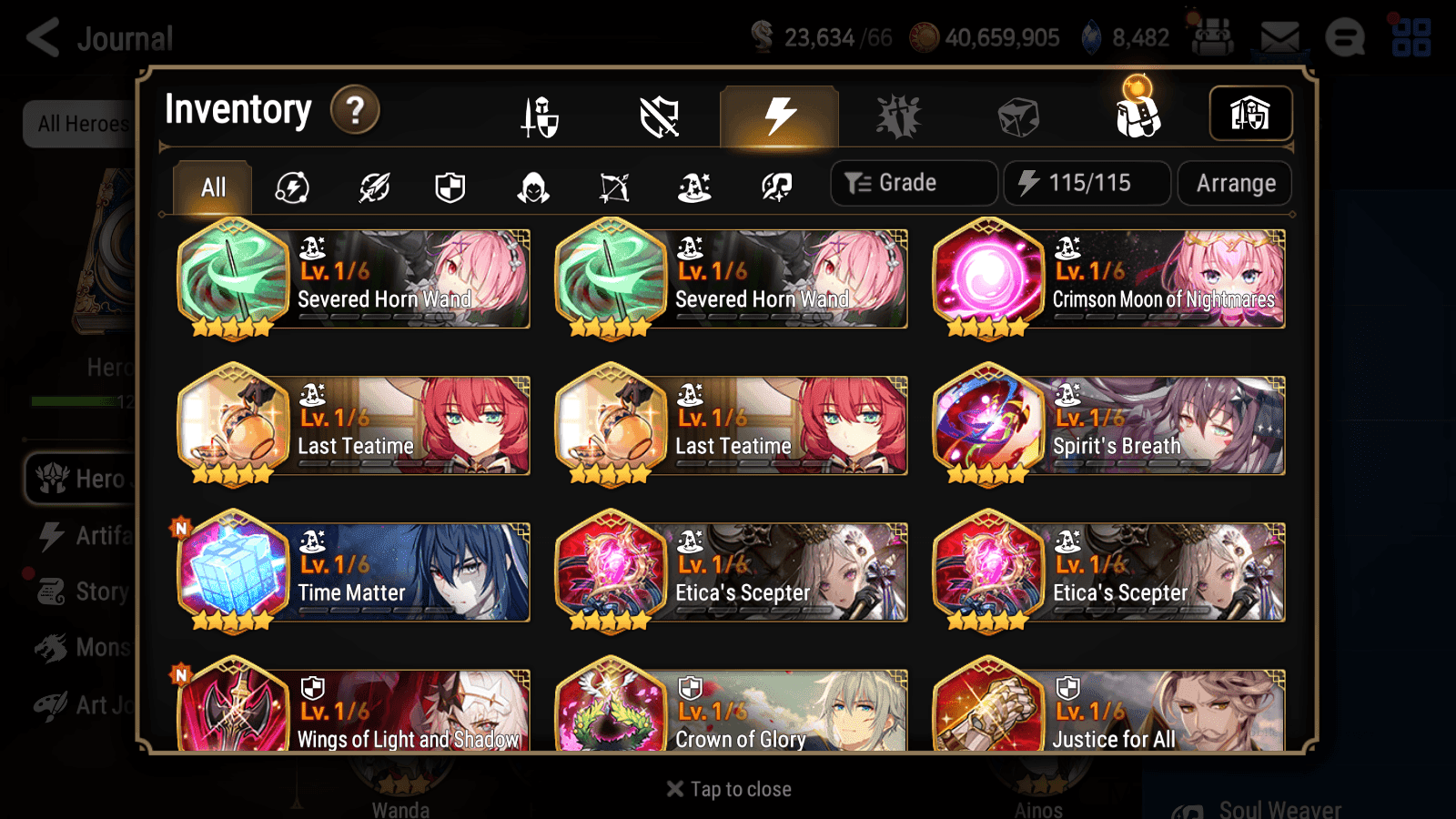Filter artifacts by Mage wizard hat icon
Screen dimensions: 1456x819
click(x=694, y=187)
